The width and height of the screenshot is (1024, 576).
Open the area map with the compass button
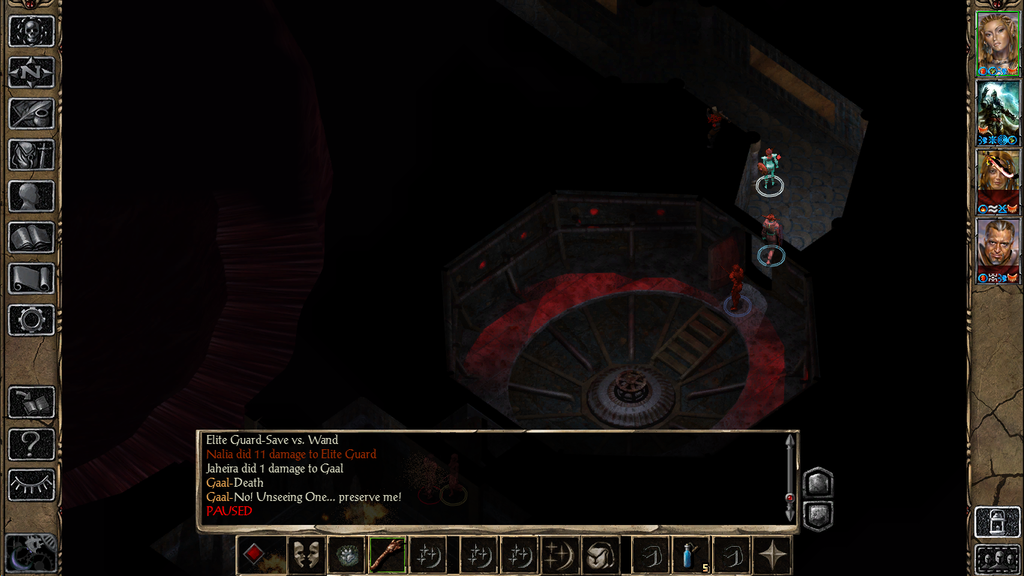tap(31, 72)
